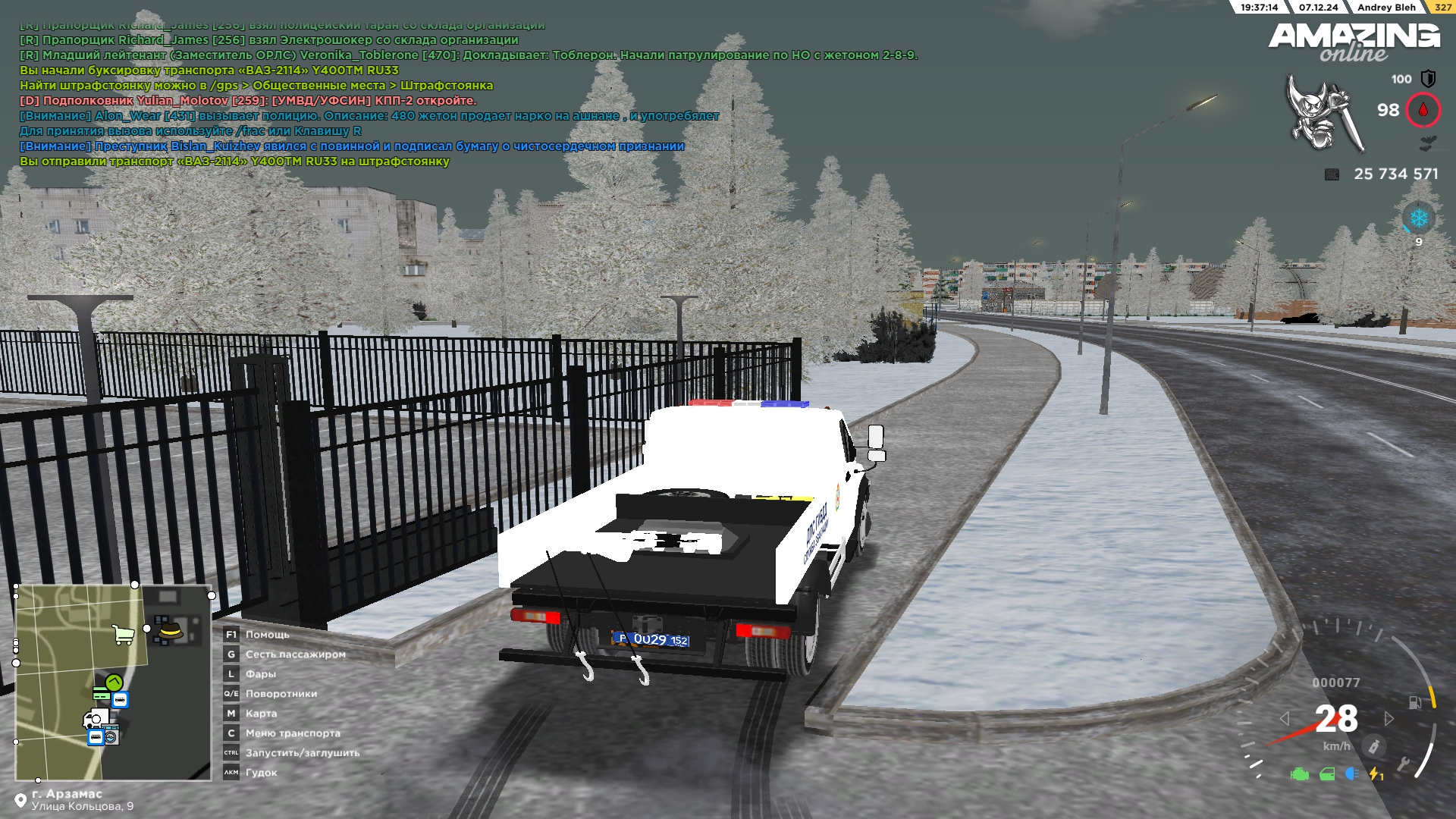Click the location pin next to Арзамас
The height and width of the screenshot is (819, 1456).
click(20, 801)
